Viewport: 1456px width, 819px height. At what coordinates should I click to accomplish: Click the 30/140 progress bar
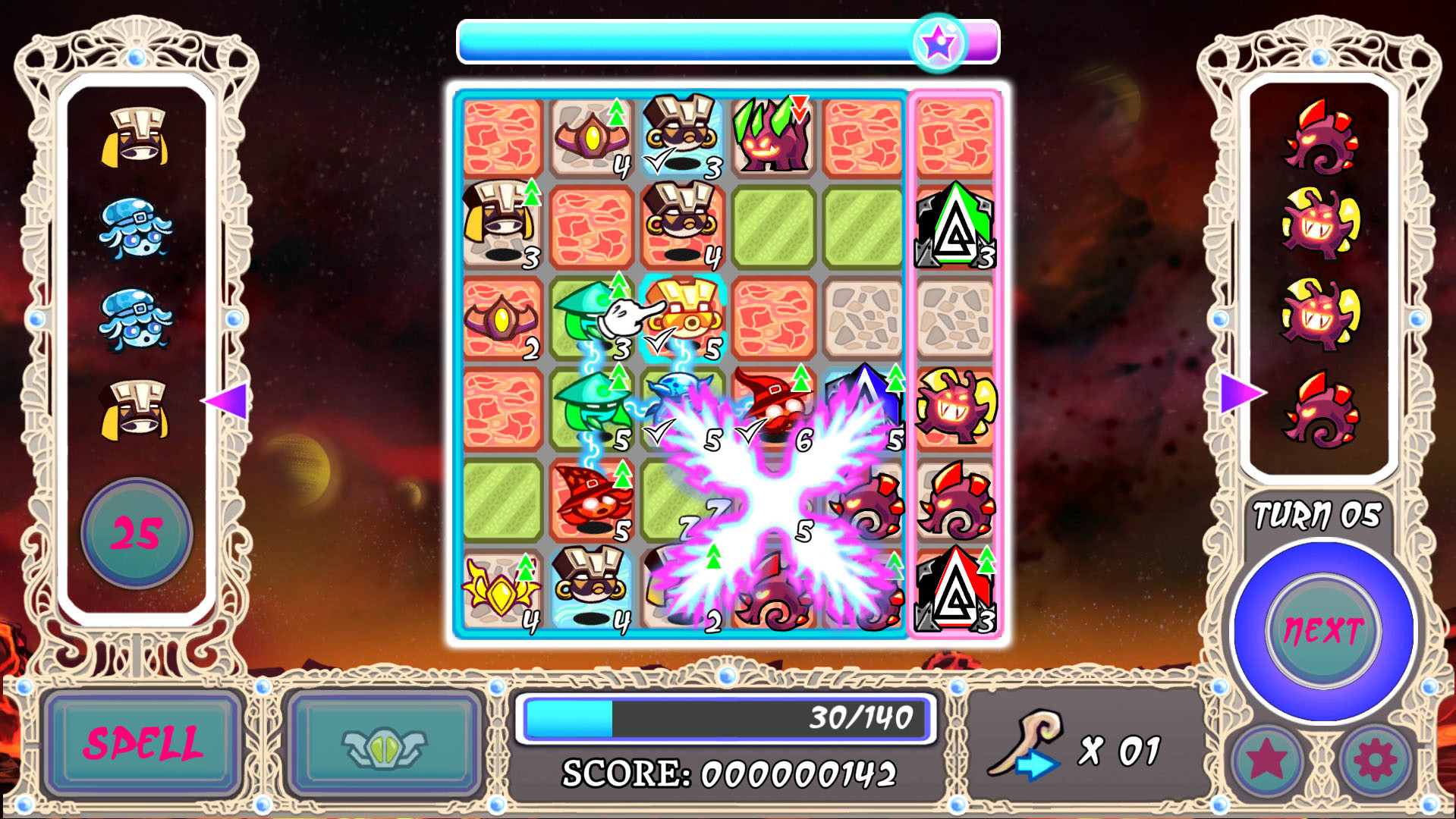click(725, 718)
